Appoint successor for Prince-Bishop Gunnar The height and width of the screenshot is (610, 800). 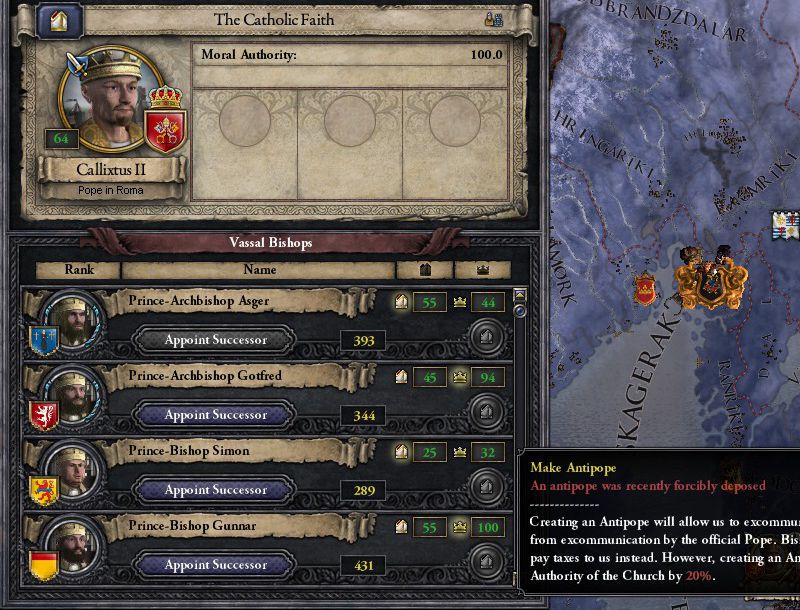pyautogui.click(x=216, y=565)
